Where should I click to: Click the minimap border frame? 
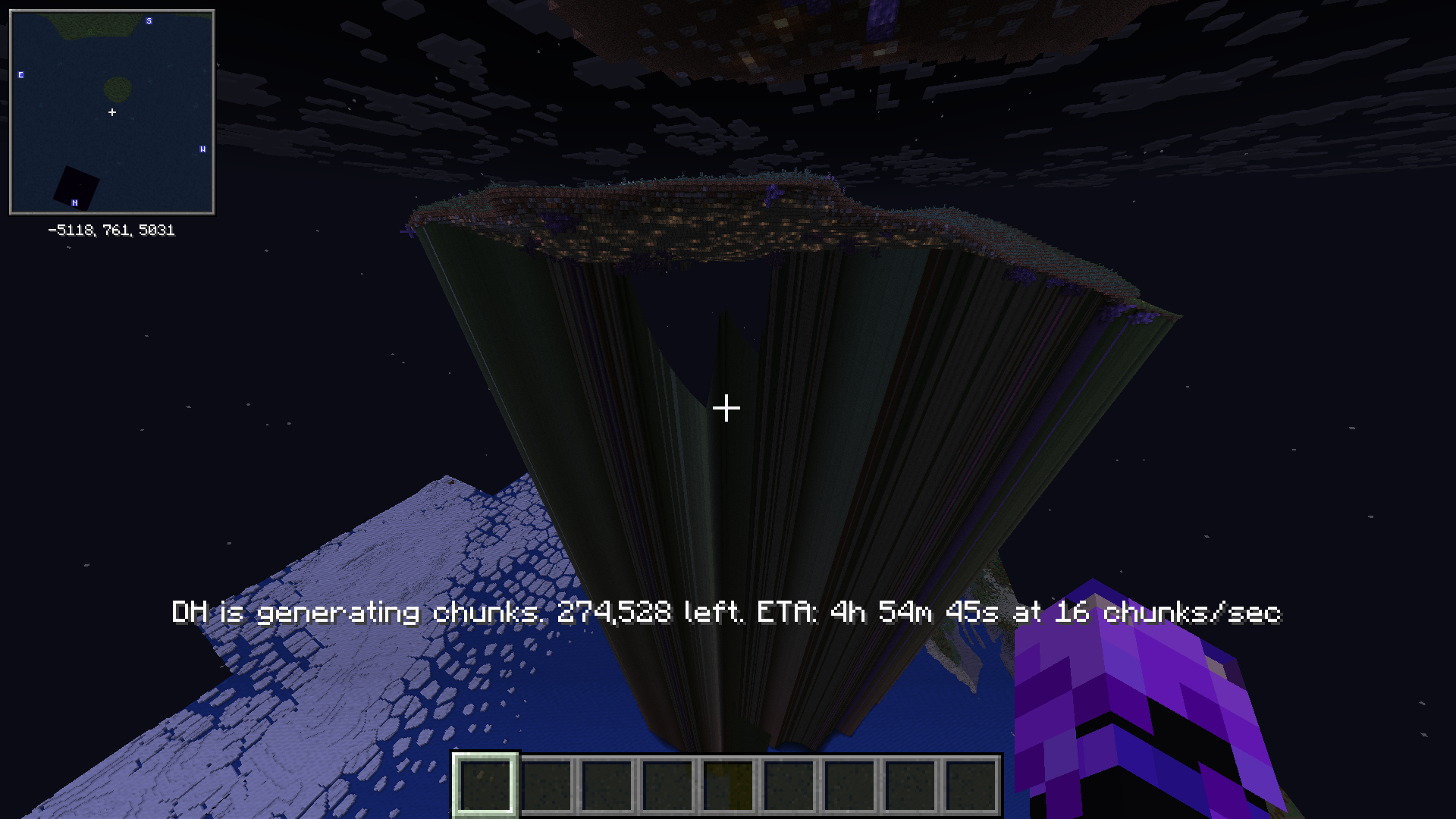coord(112,9)
